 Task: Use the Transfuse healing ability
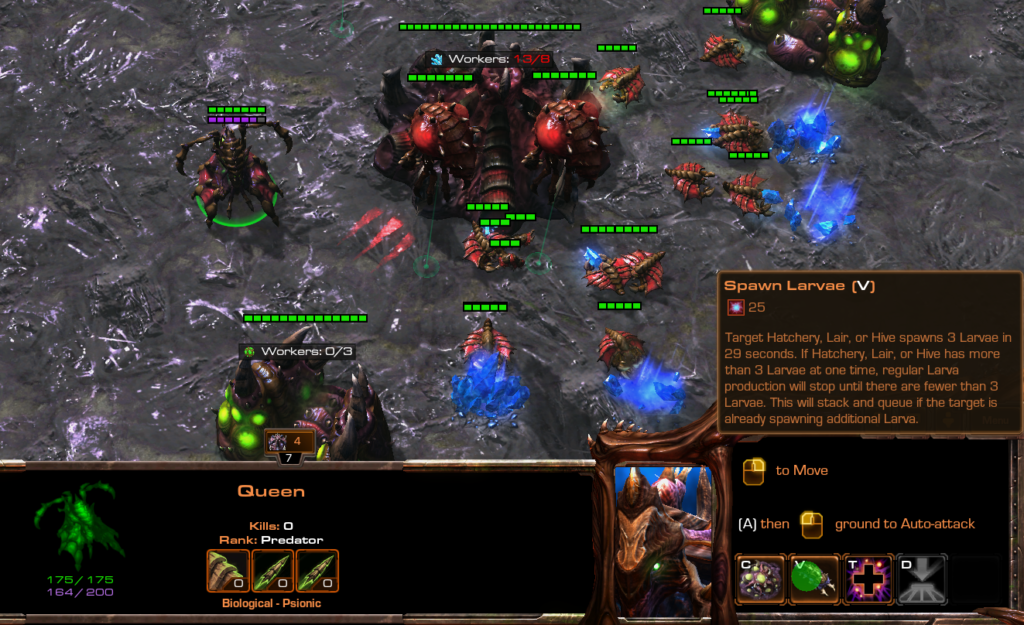click(x=868, y=580)
